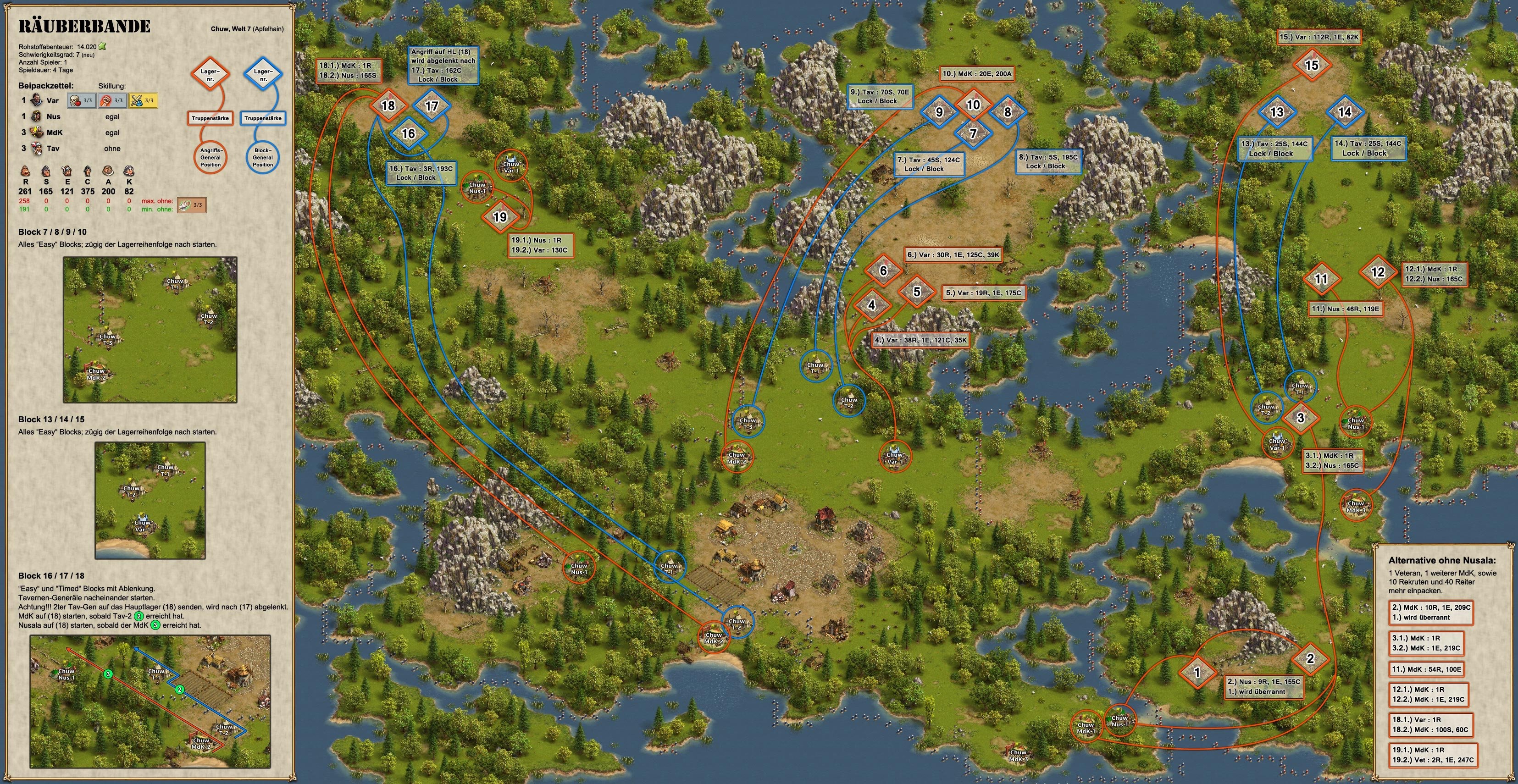Viewport: 1518px width, 784px height.
Task: Click the orange Truppenstärke legend box
Action: (211, 118)
